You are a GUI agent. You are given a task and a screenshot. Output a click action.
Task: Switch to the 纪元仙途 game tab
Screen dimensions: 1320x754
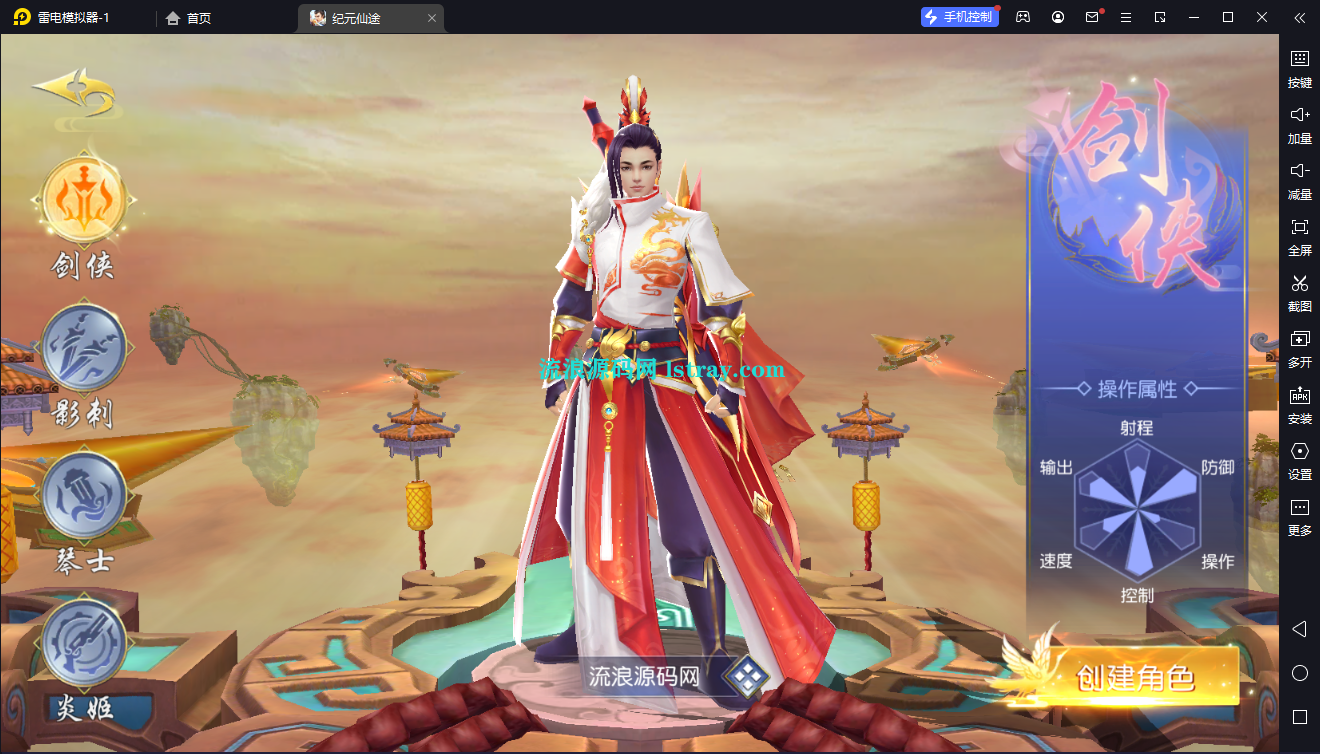point(358,17)
